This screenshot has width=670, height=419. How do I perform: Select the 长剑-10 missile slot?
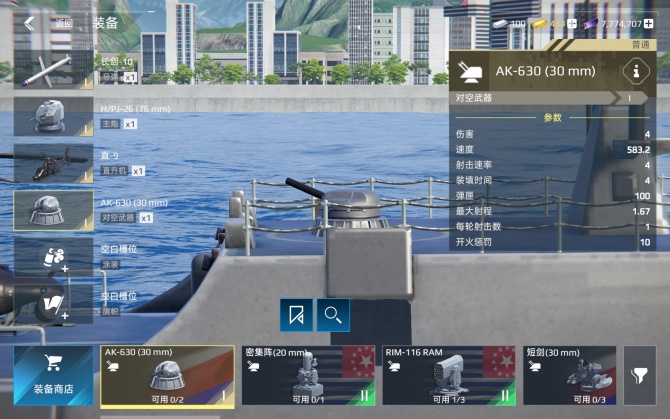(53, 69)
